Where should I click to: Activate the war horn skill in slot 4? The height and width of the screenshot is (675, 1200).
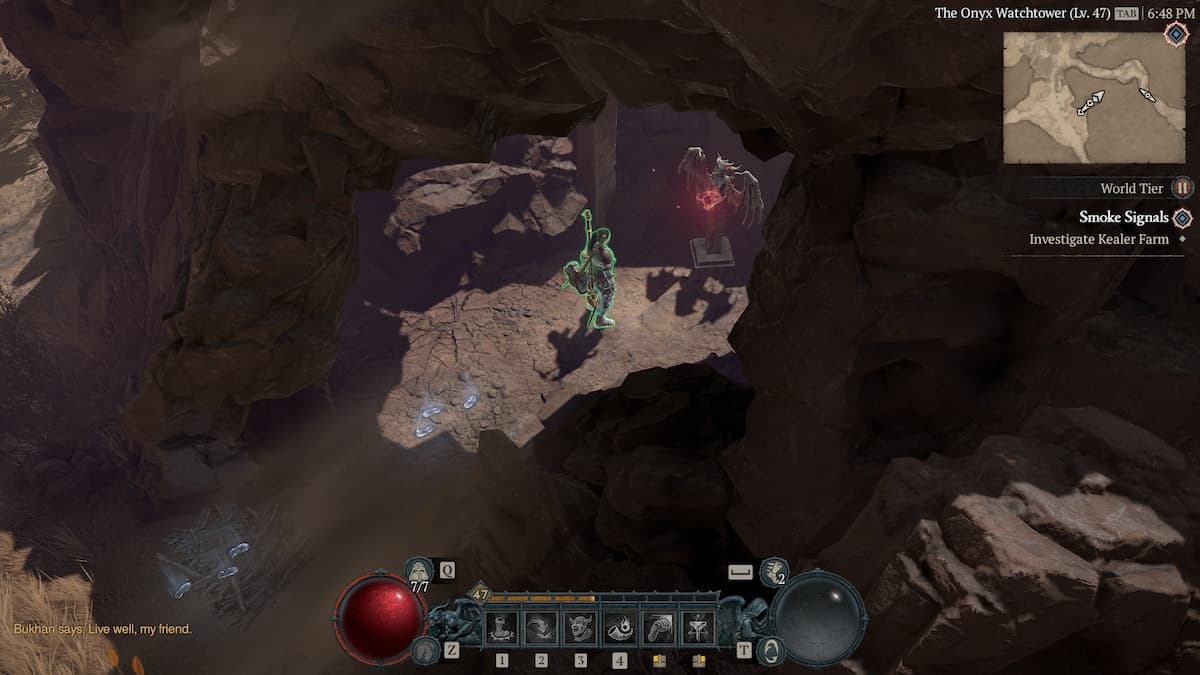tap(620, 628)
